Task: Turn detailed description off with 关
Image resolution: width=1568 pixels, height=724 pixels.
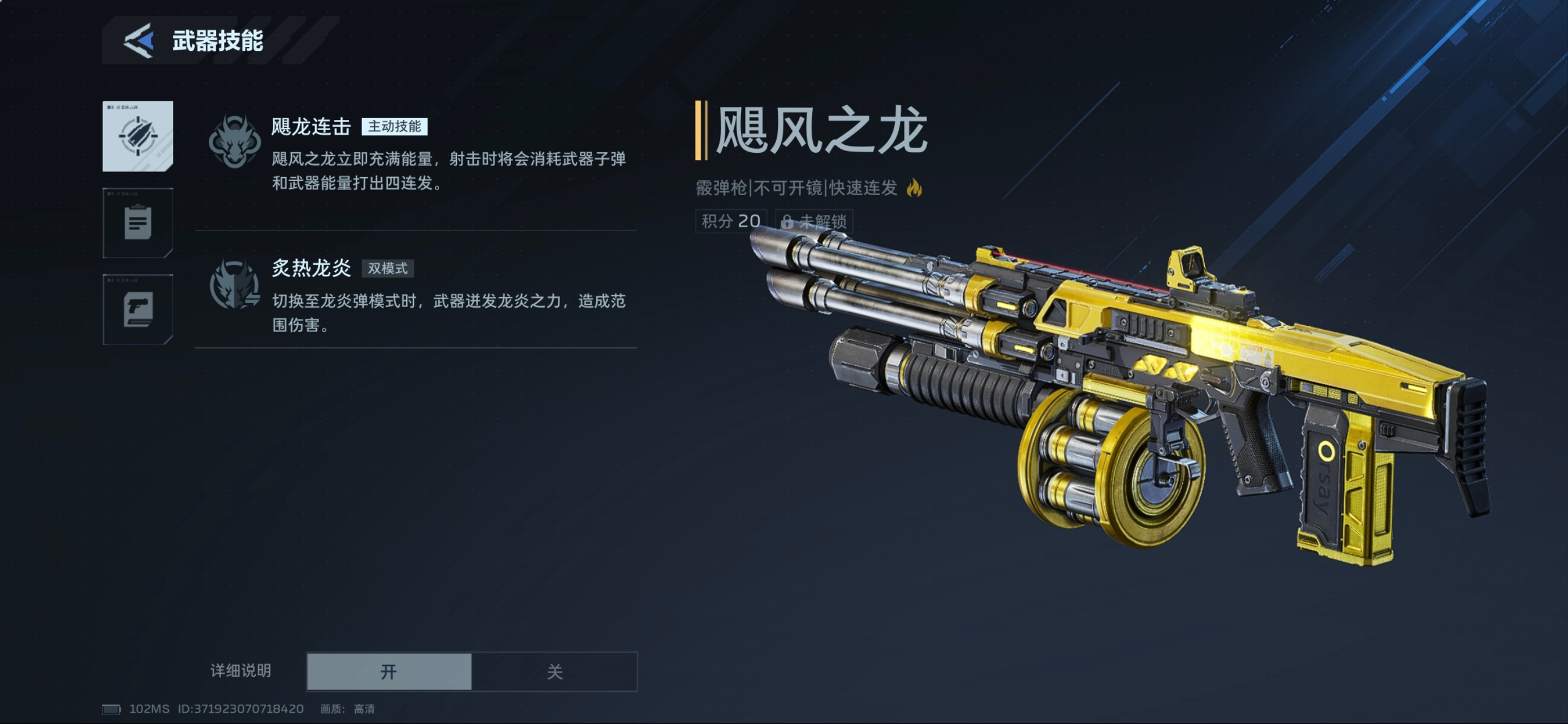Action: (x=554, y=671)
